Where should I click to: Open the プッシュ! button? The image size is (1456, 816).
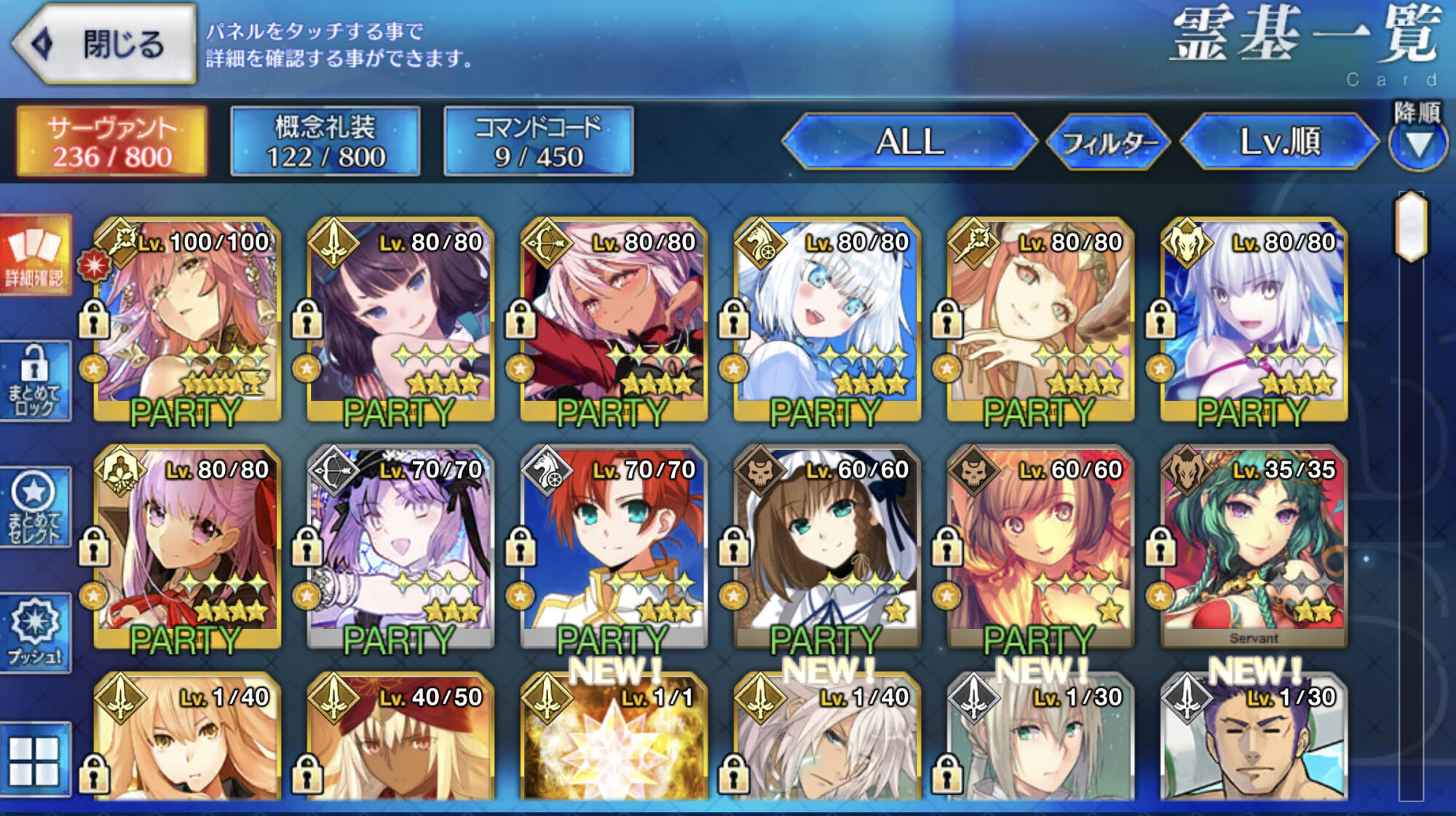click(x=35, y=632)
